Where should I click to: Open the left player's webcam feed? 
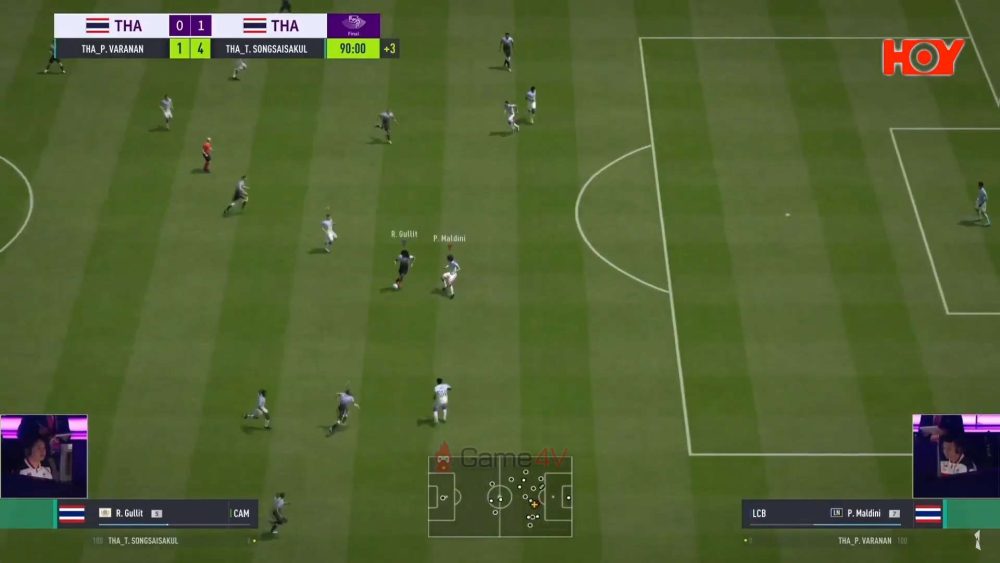[44, 456]
